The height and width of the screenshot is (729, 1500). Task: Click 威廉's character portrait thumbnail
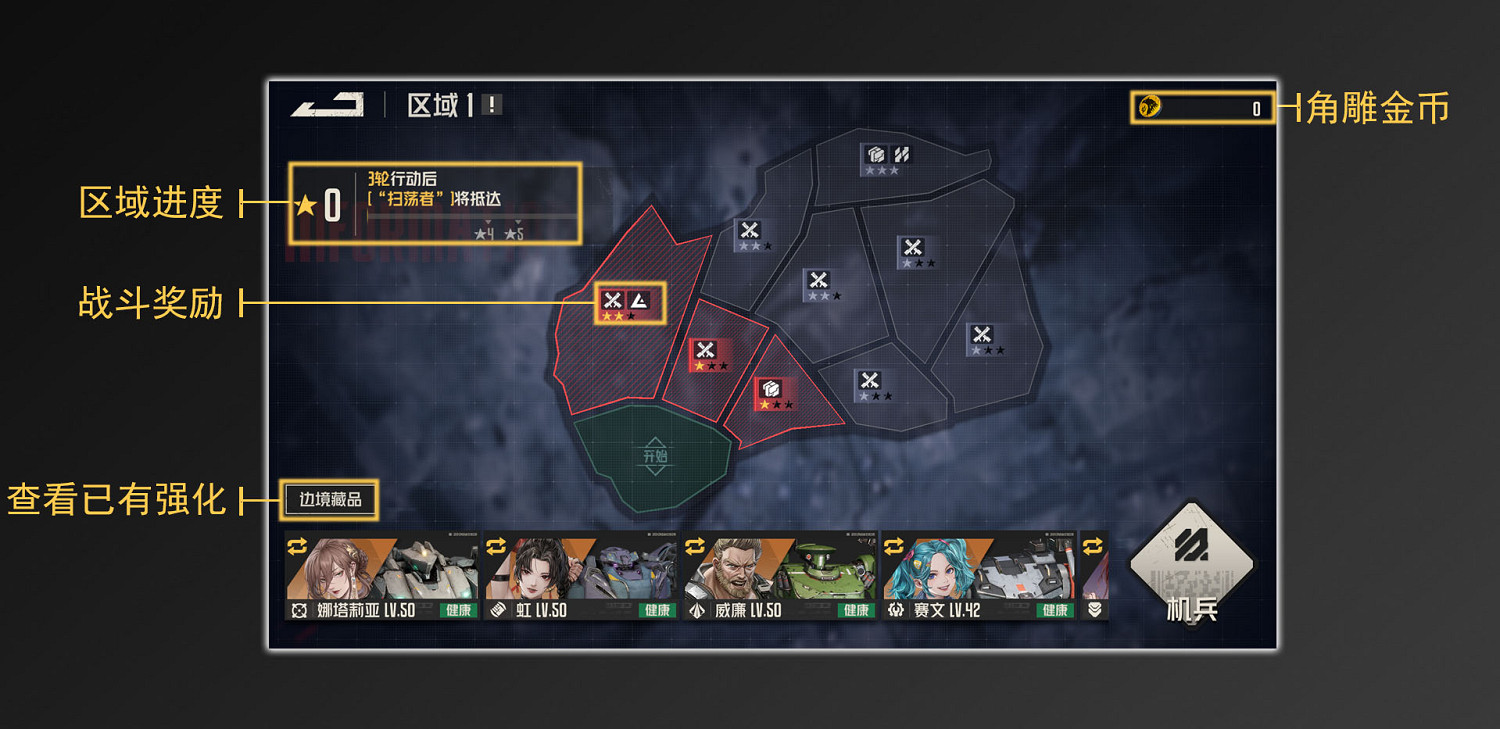coord(734,569)
